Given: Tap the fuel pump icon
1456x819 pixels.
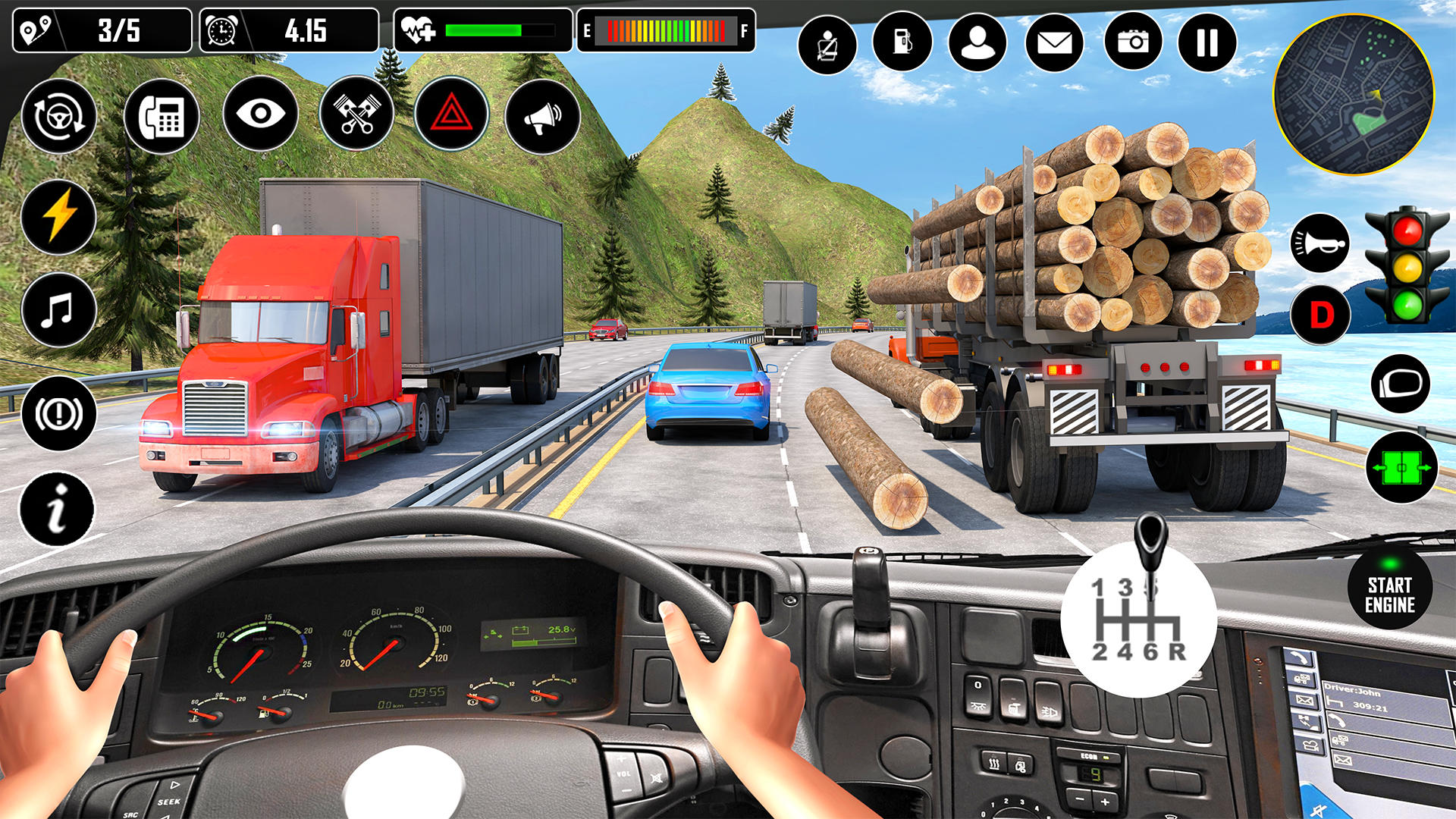Looking at the screenshot, I should coord(902,42).
